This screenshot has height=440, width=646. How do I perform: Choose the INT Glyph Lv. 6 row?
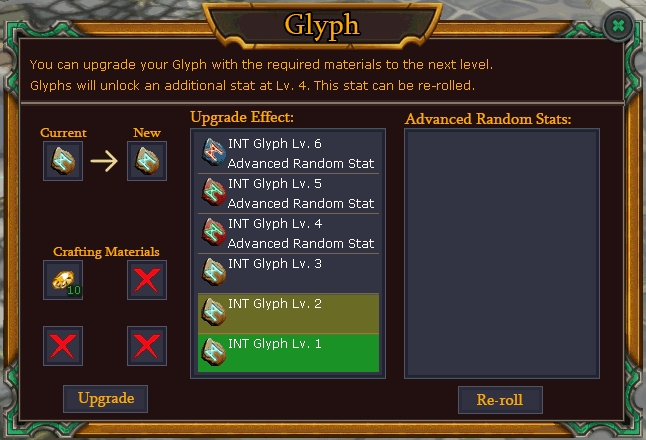[x=288, y=153]
